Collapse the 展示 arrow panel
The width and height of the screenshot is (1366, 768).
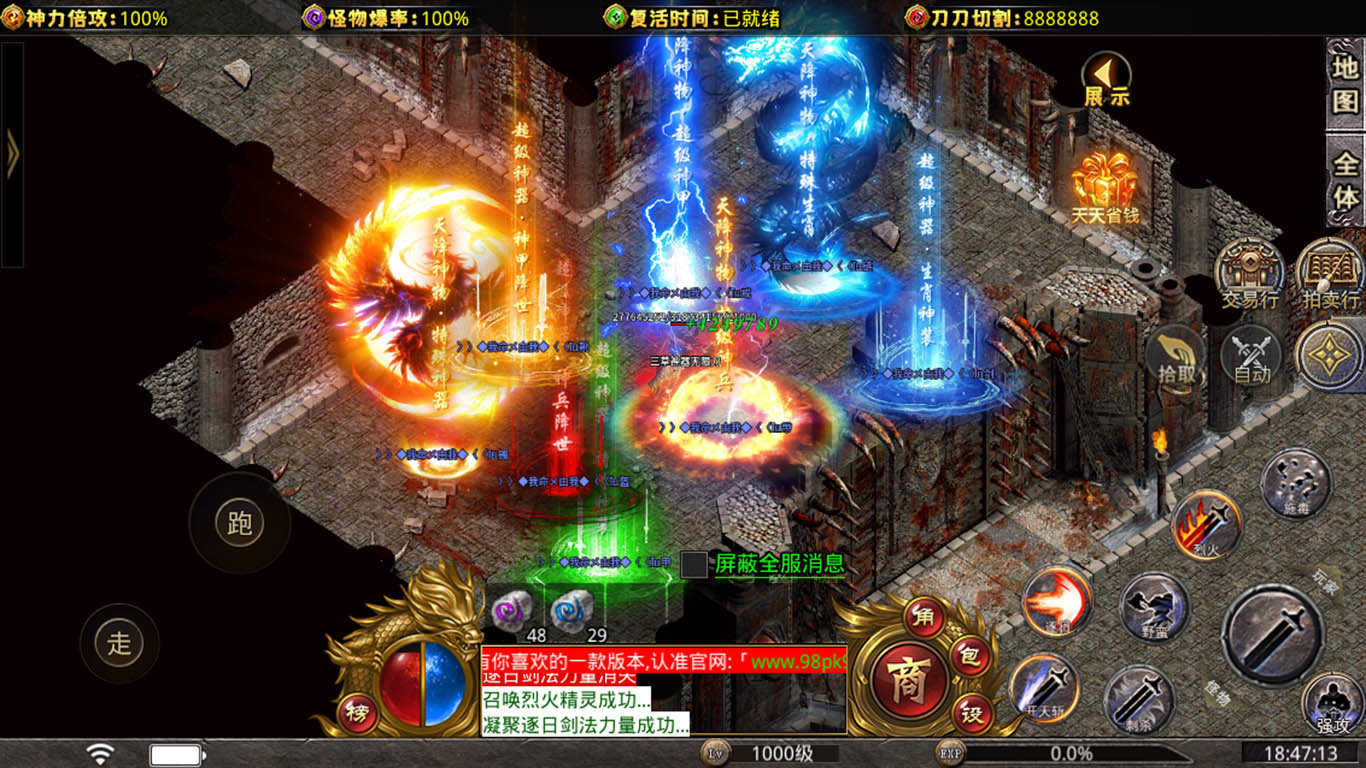tap(1106, 79)
